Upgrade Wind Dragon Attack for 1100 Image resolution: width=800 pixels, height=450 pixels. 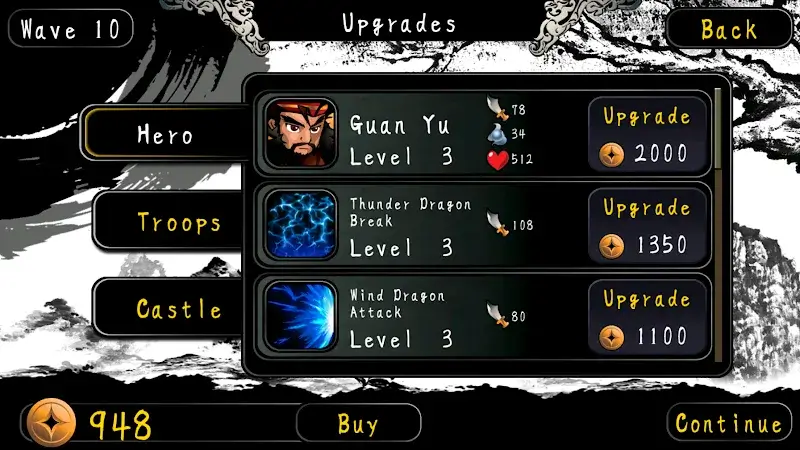tap(647, 318)
